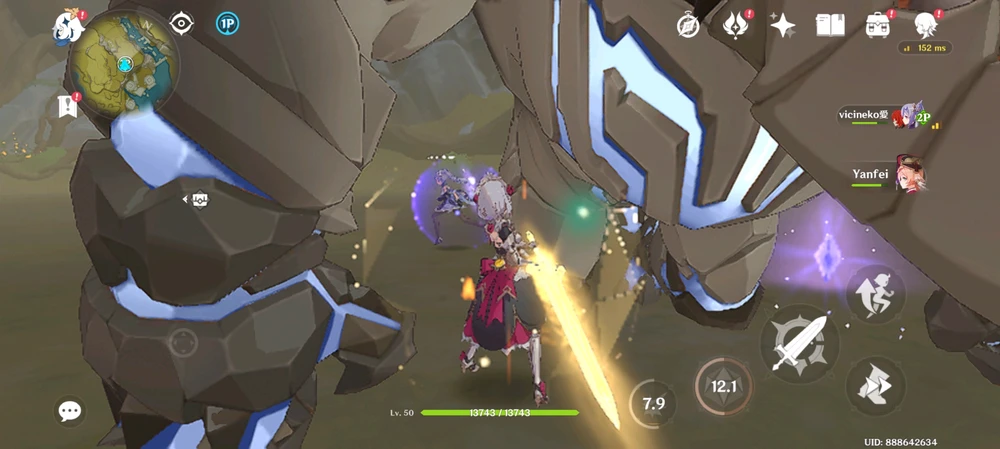The height and width of the screenshot is (449, 1000).
Task: Open the winged Battle Pass icon
Action: point(736,26)
